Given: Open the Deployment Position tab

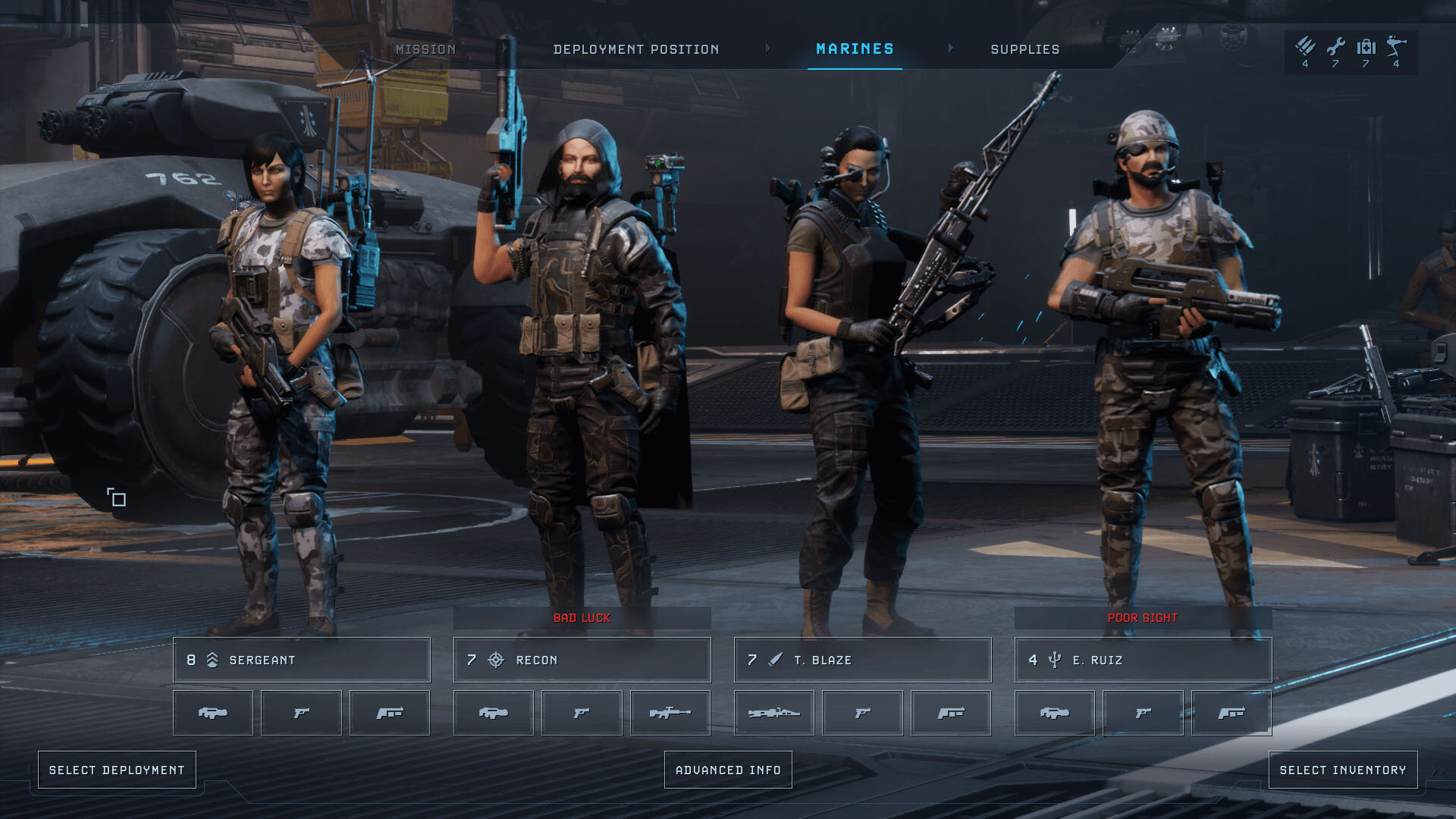Looking at the screenshot, I should point(635,49).
